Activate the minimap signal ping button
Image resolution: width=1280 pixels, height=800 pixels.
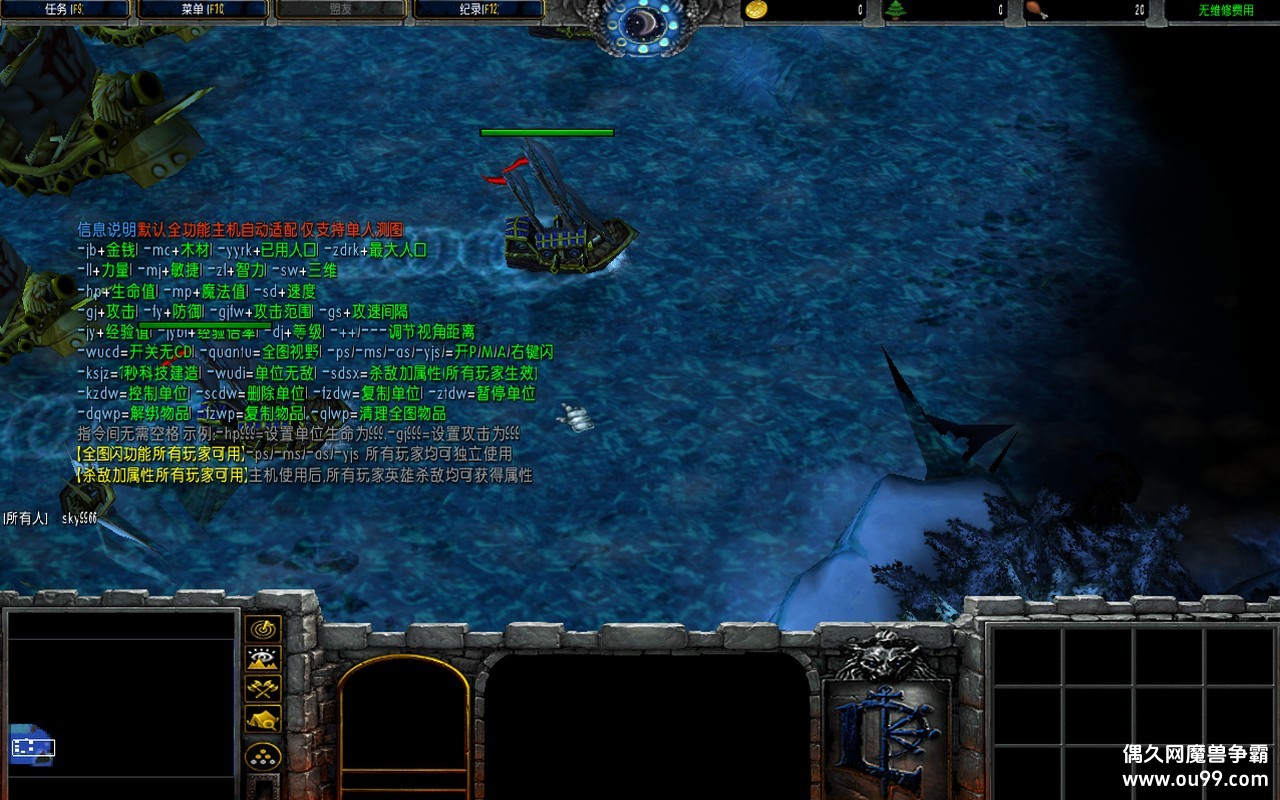[x=263, y=629]
